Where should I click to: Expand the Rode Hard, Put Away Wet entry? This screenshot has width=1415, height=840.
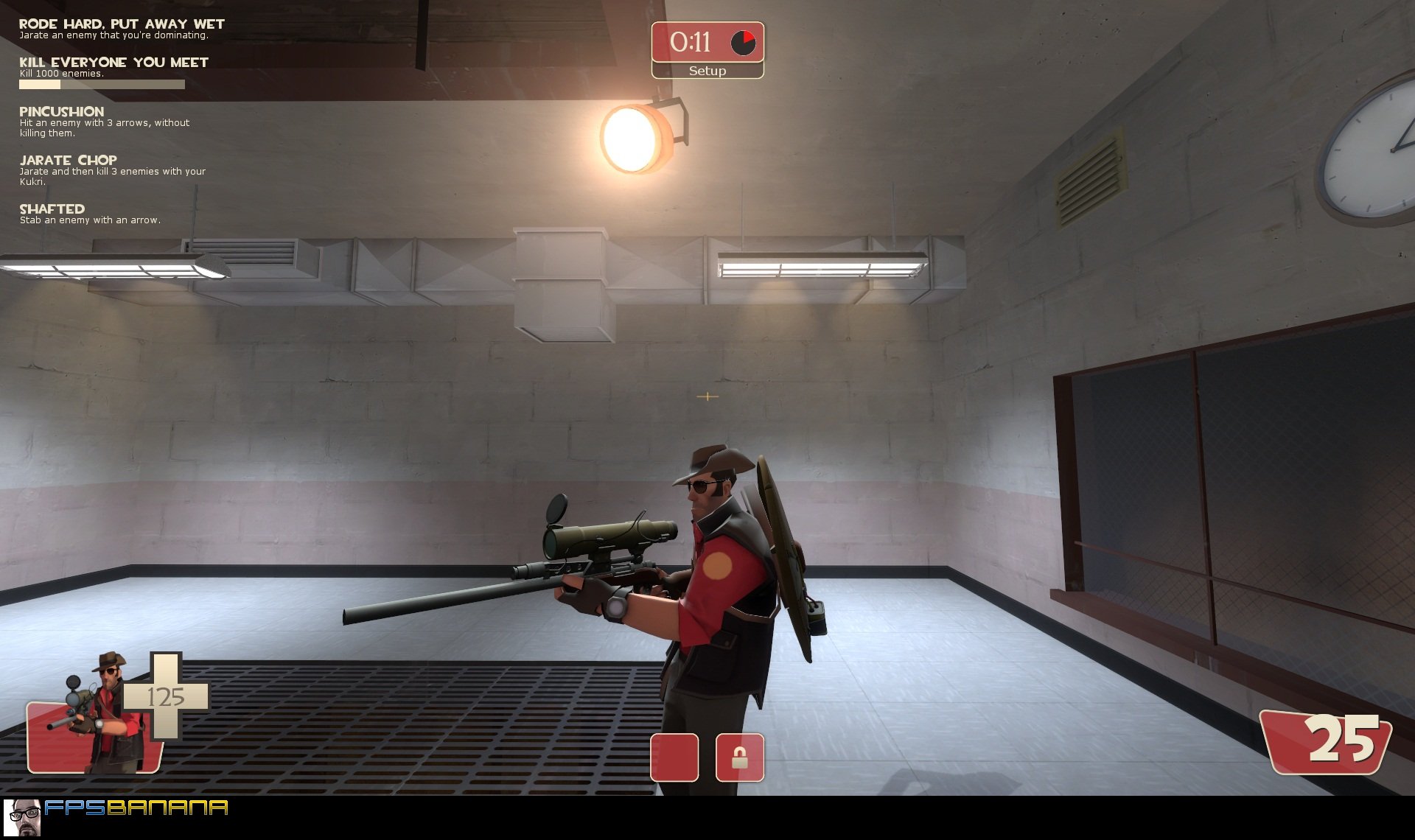pyautogui.click(x=122, y=23)
